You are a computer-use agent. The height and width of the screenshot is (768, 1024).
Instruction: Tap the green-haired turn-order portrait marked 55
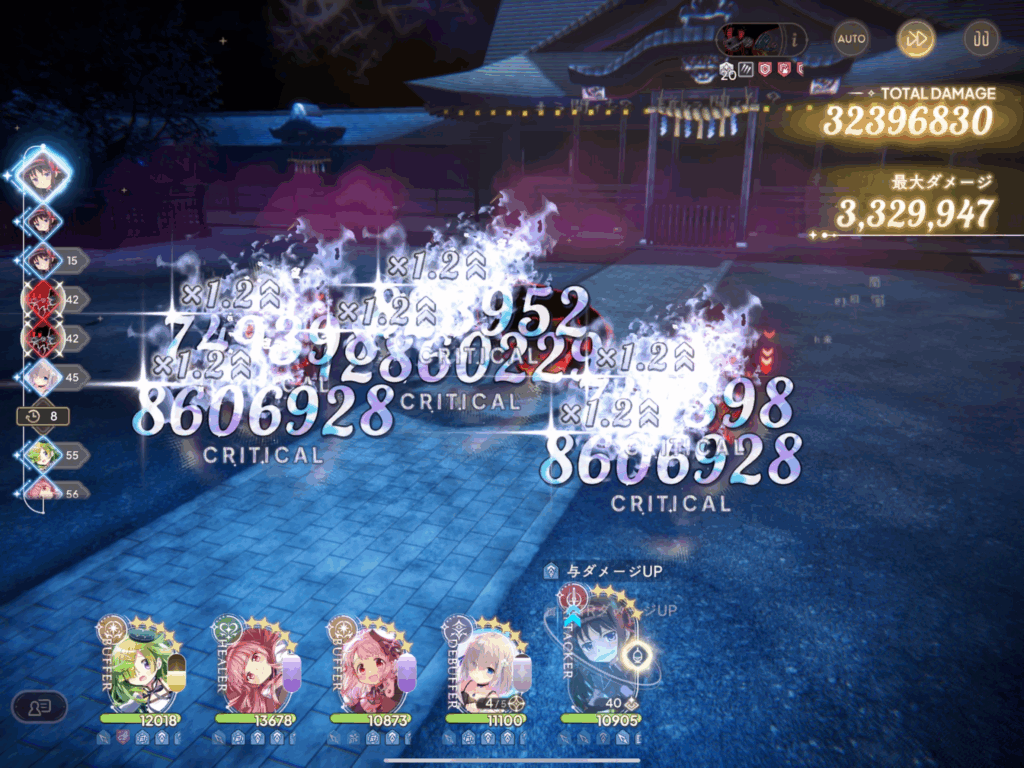(x=43, y=455)
